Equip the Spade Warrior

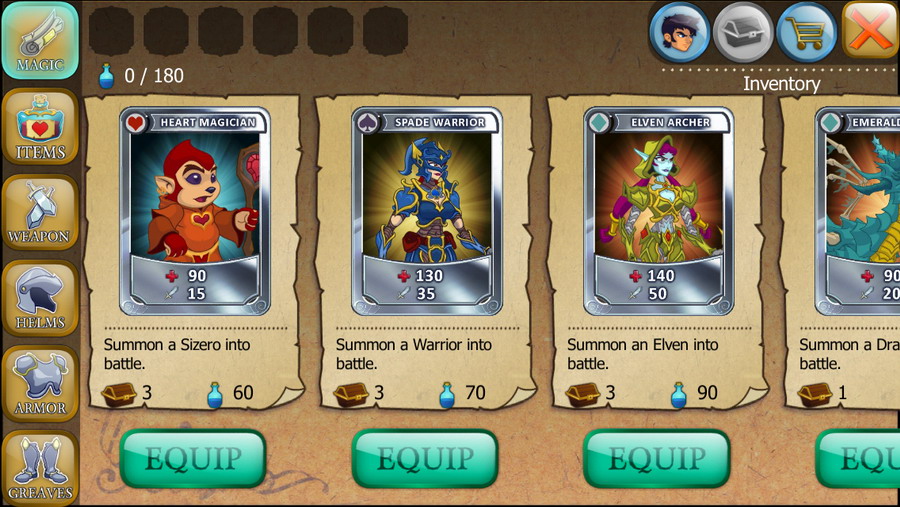425,459
